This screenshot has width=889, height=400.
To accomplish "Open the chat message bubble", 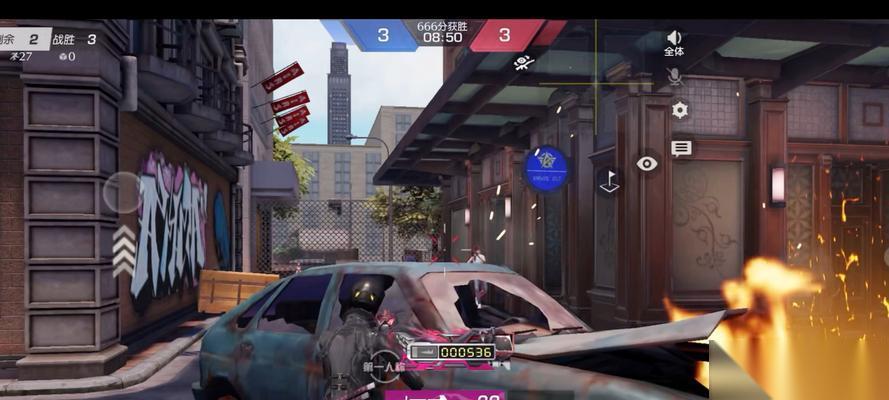I will pyautogui.click(x=681, y=148).
